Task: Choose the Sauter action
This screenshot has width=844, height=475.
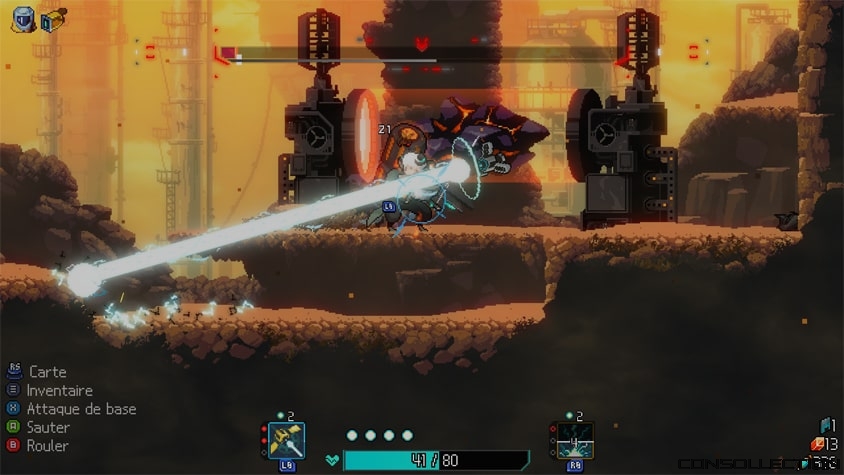Action: (48, 427)
